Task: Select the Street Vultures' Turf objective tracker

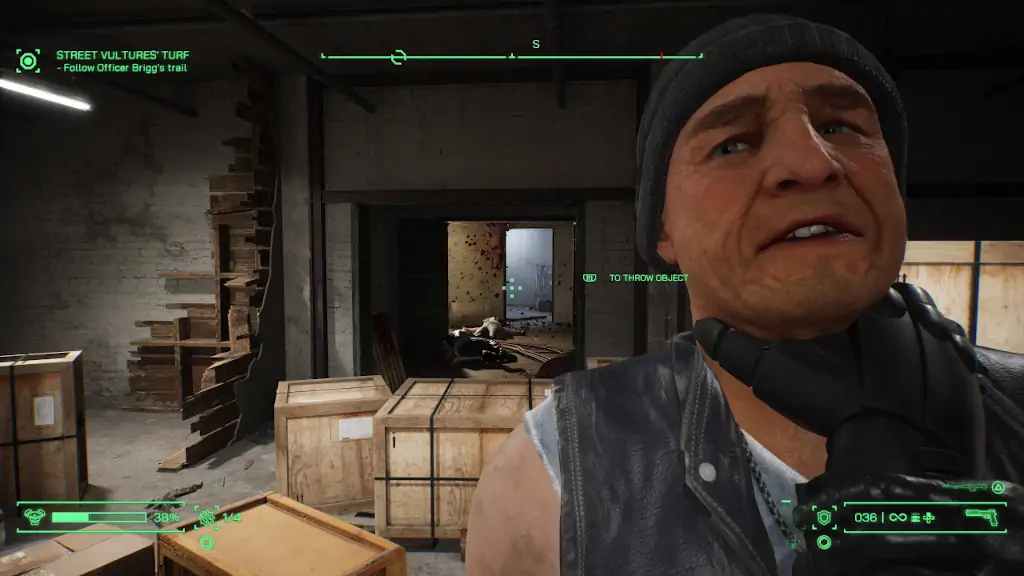Action: 122,55
